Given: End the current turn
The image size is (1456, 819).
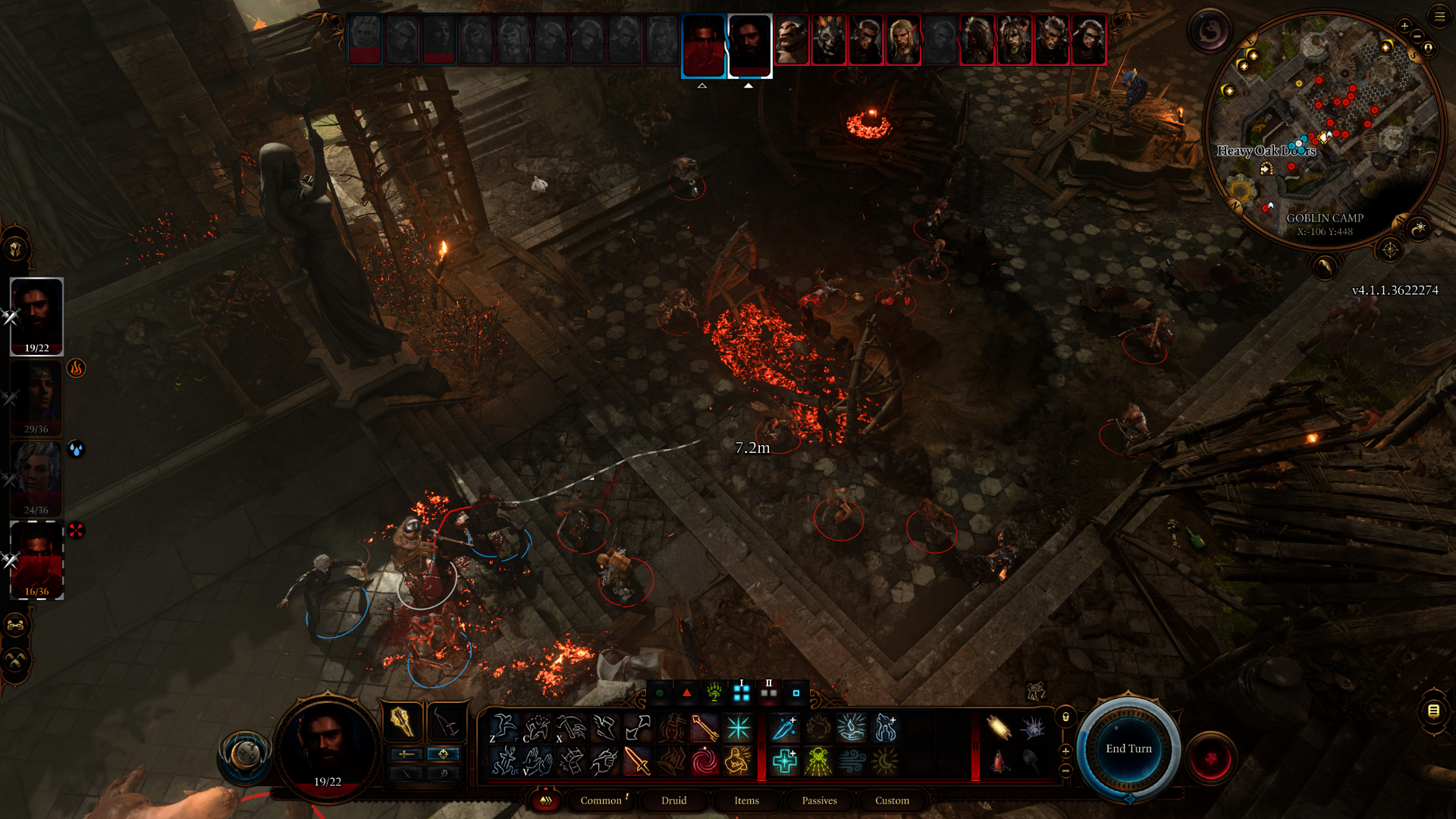Looking at the screenshot, I should (1128, 749).
